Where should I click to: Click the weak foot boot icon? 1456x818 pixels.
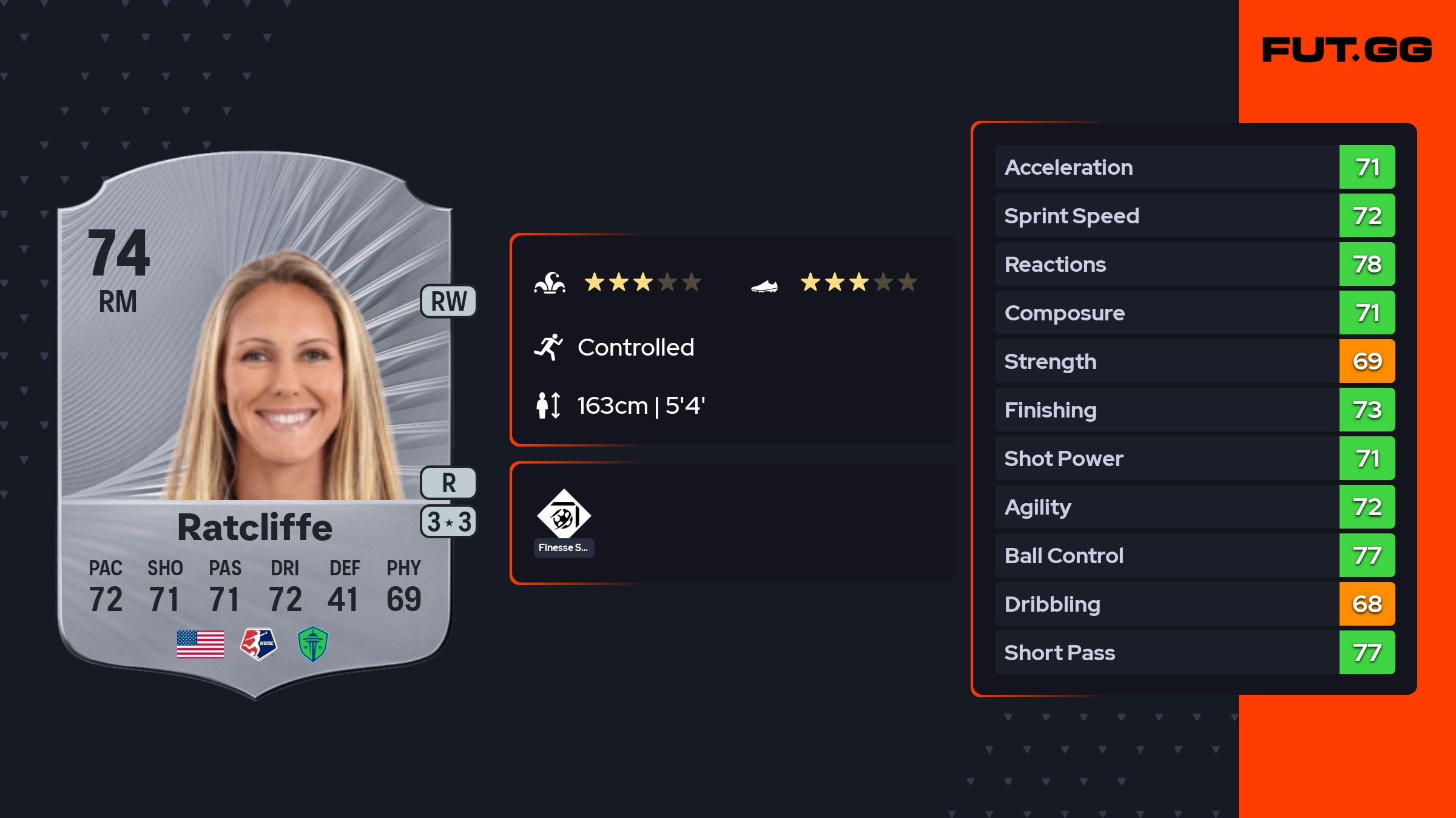764,285
